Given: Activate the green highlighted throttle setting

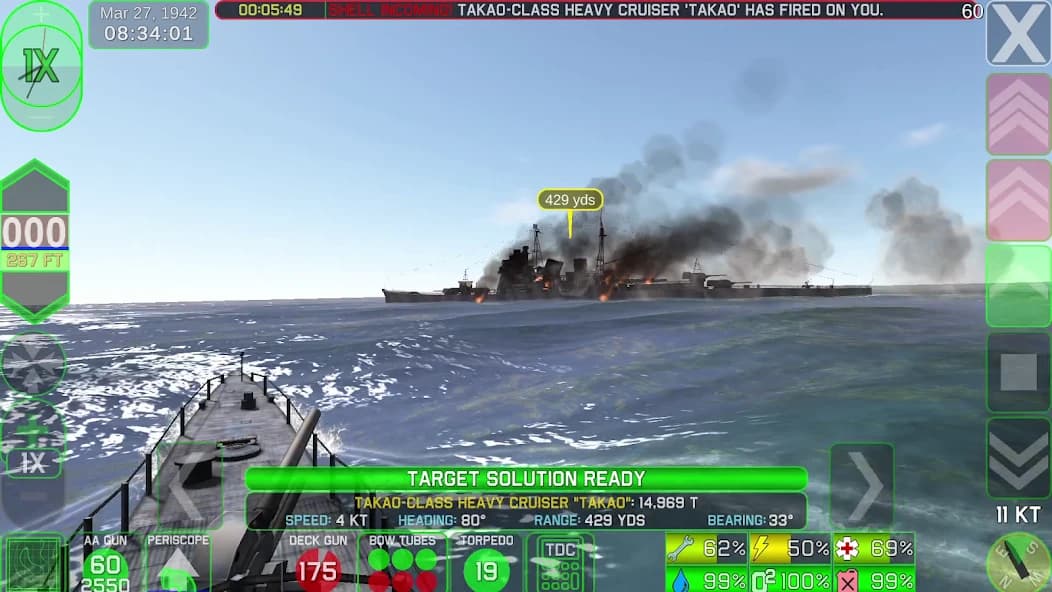Looking at the screenshot, I should (x=1018, y=286).
